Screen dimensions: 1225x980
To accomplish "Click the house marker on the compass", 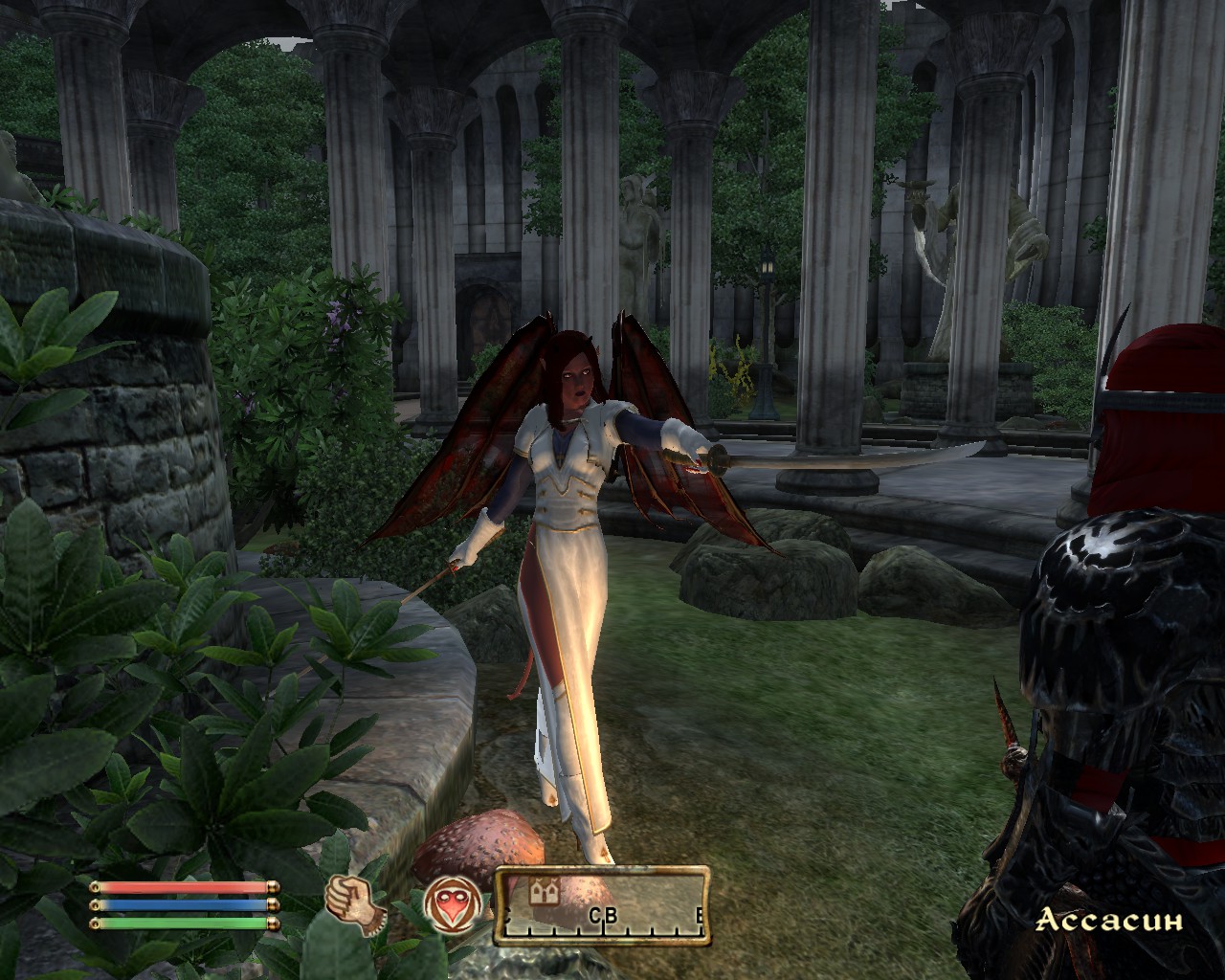I will (544, 892).
